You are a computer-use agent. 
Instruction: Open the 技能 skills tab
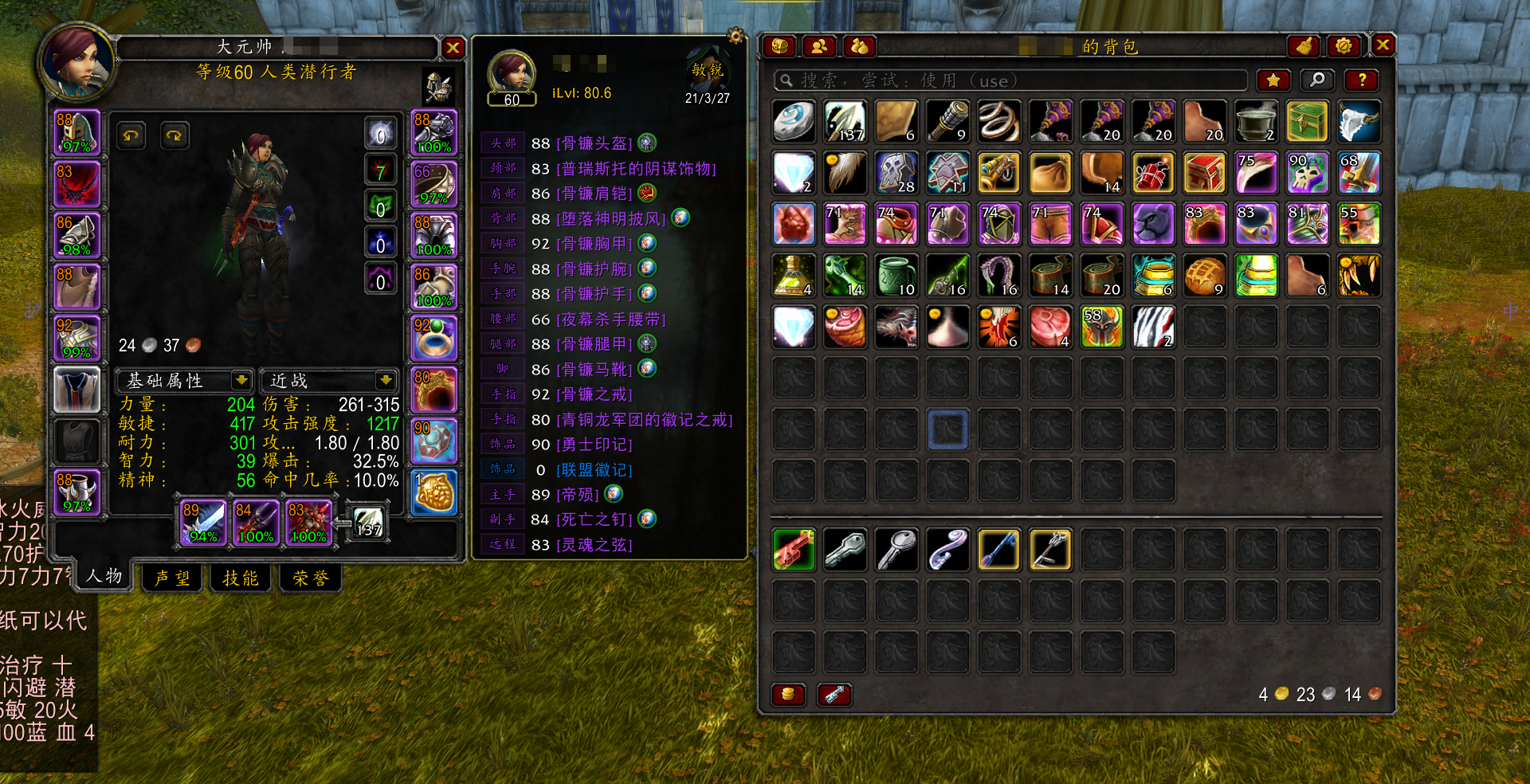click(x=241, y=578)
